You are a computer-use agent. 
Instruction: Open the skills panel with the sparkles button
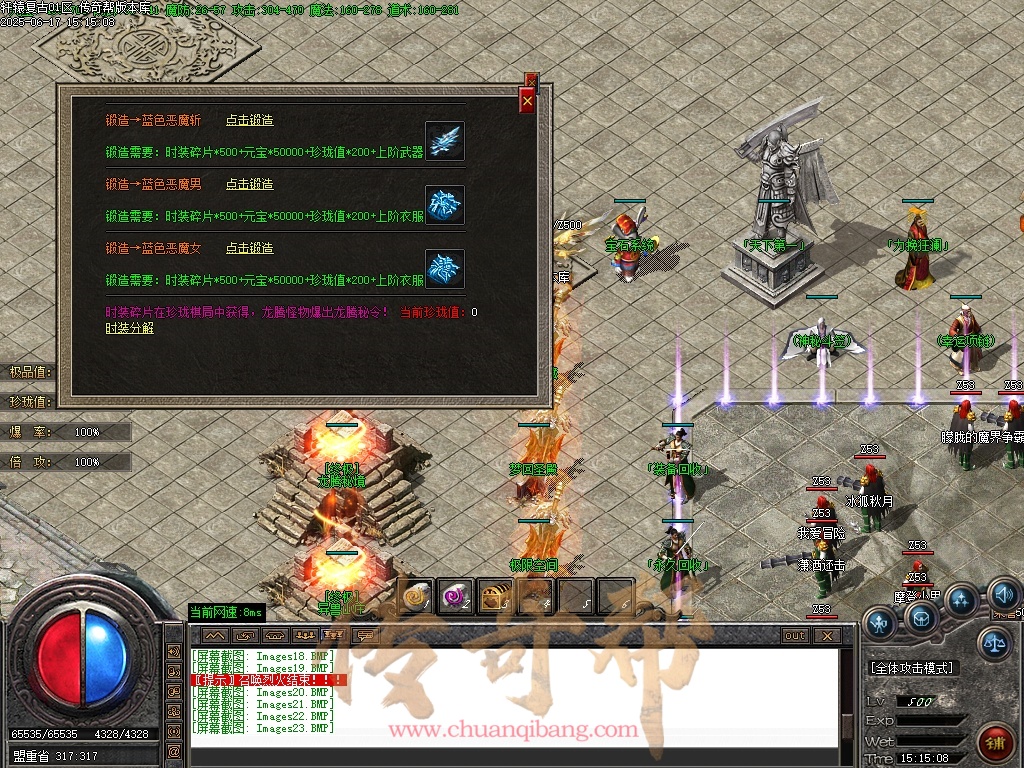962,601
